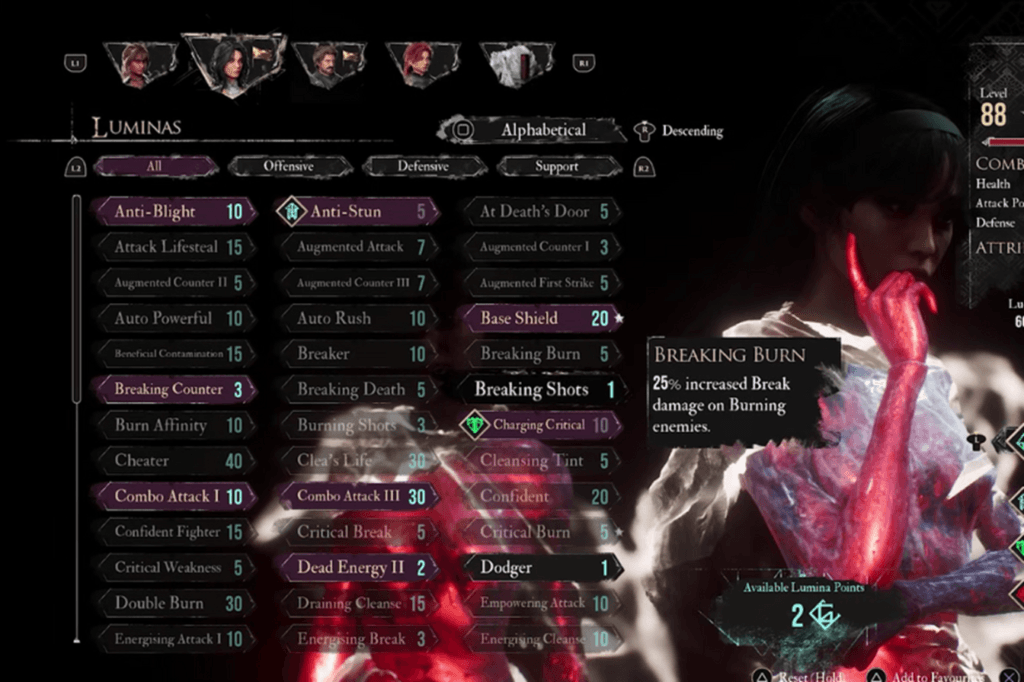Toggle the Combo Attack III lumina
This screenshot has width=1024, height=682.
tap(357, 496)
